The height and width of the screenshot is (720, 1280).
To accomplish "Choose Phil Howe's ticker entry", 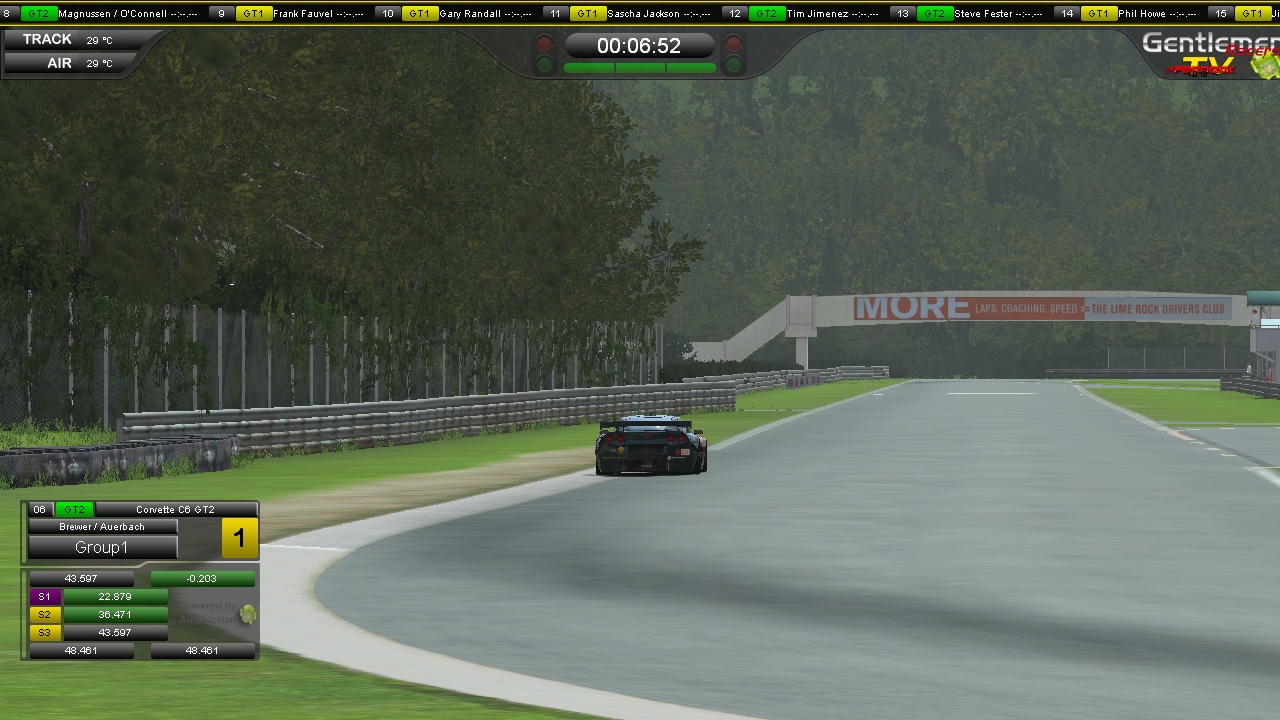I will coord(1141,14).
